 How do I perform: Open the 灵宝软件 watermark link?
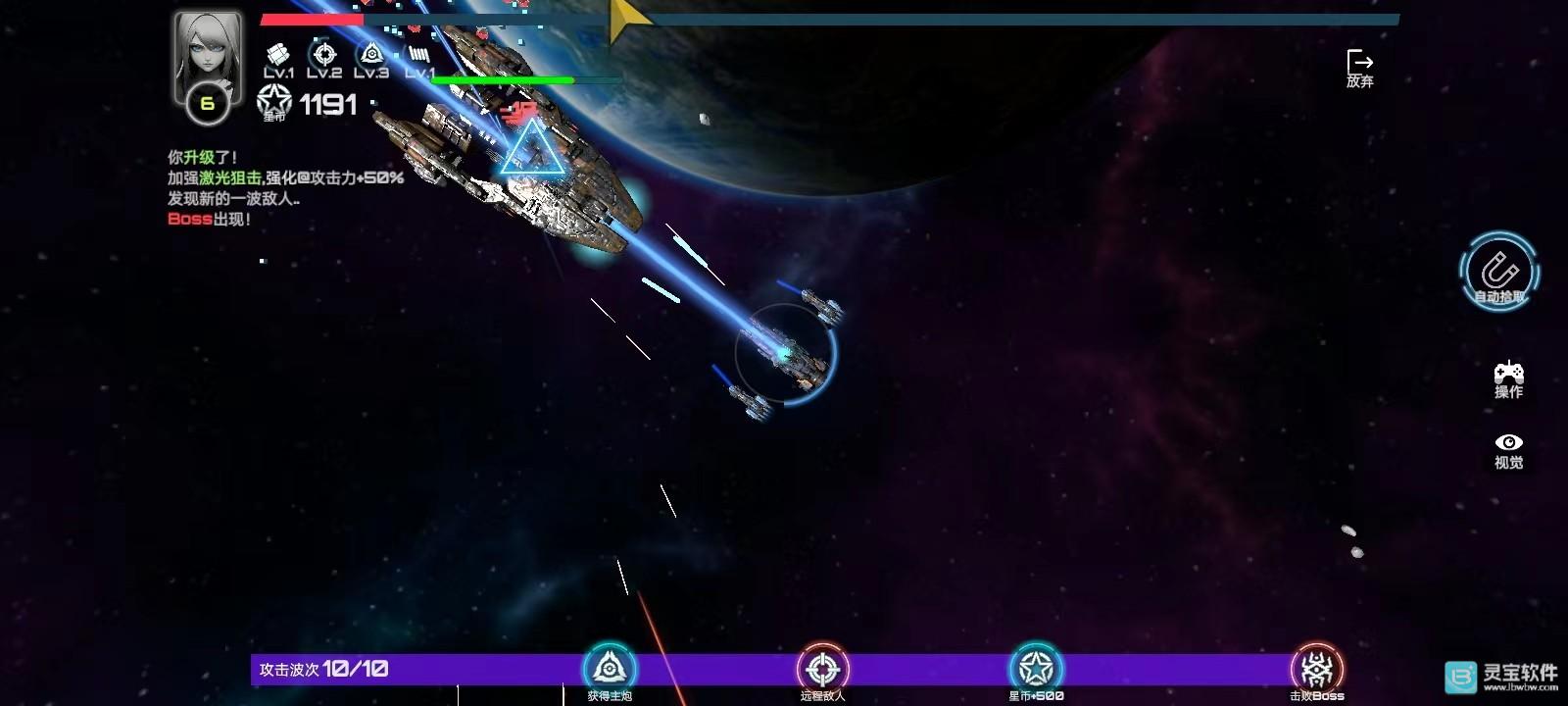coord(1499,677)
